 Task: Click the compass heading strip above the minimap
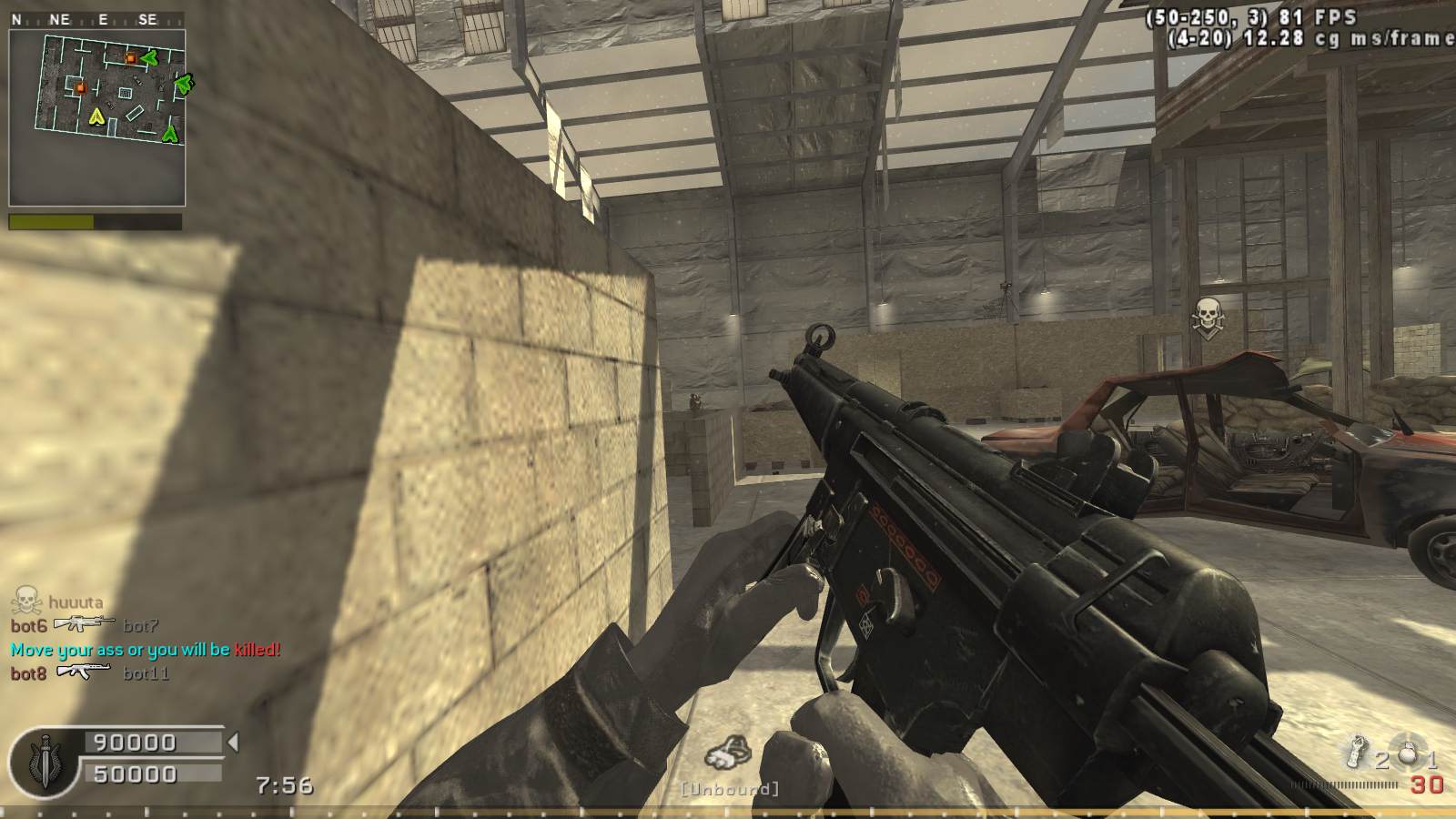pos(96,19)
